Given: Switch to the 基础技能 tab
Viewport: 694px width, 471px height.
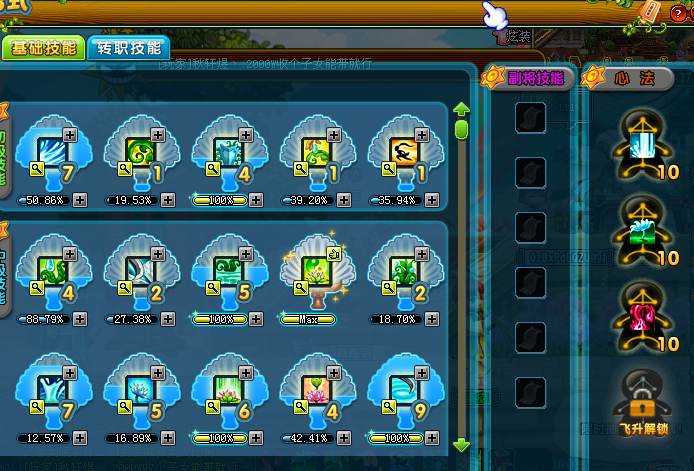Looking at the screenshot, I should (42, 49).
